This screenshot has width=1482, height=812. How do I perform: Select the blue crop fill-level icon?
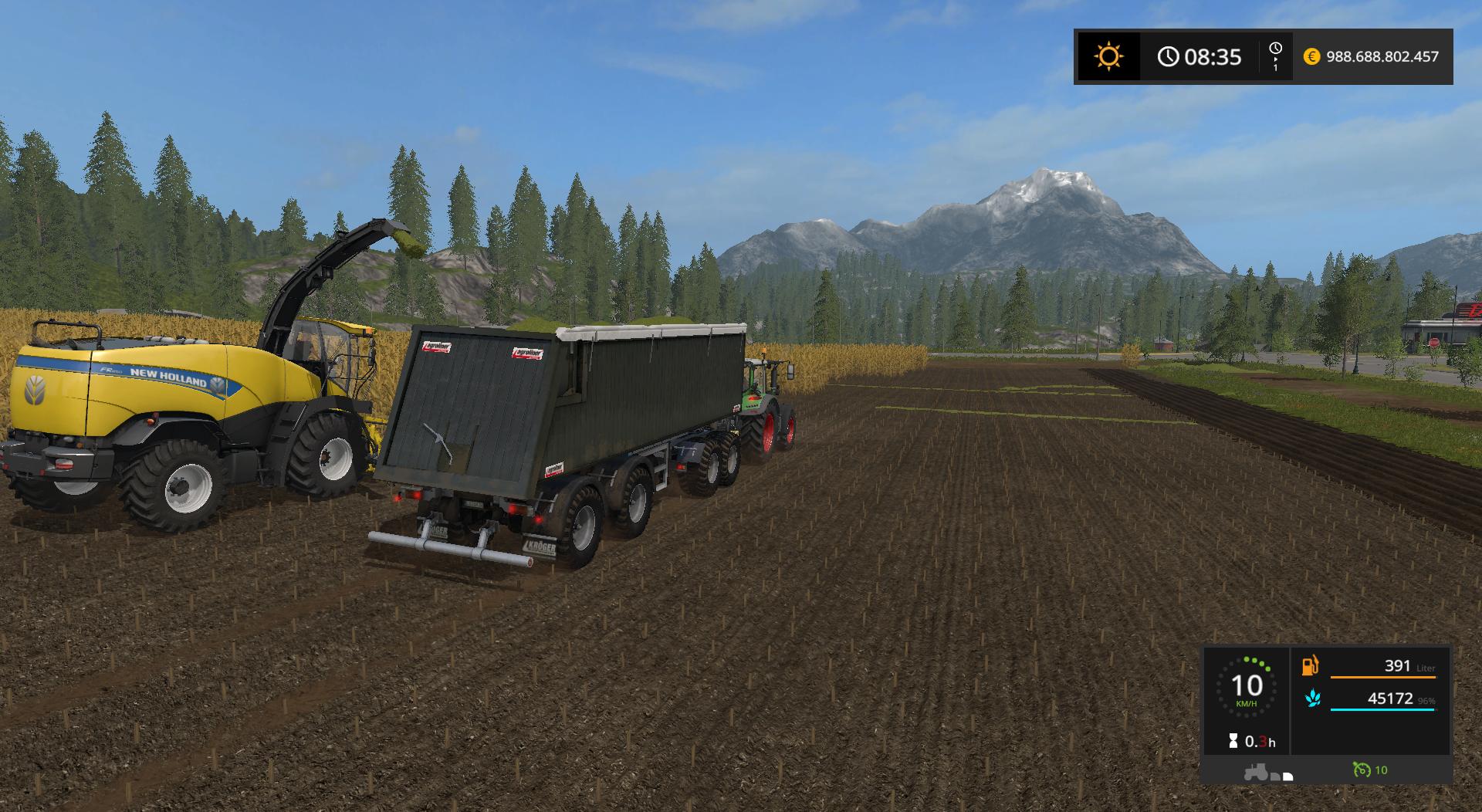(x=1312, y=699)
